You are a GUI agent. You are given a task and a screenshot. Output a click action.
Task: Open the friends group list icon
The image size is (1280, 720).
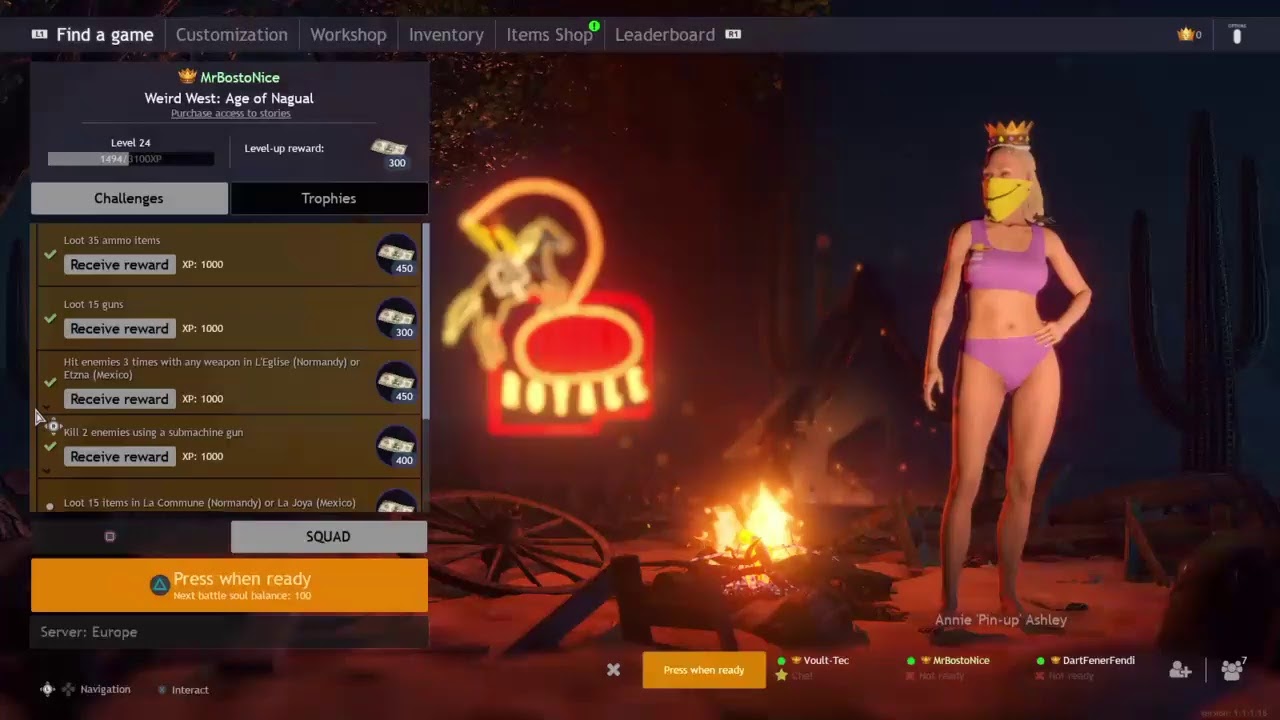pyautogui.click(x=1232, y=670)
